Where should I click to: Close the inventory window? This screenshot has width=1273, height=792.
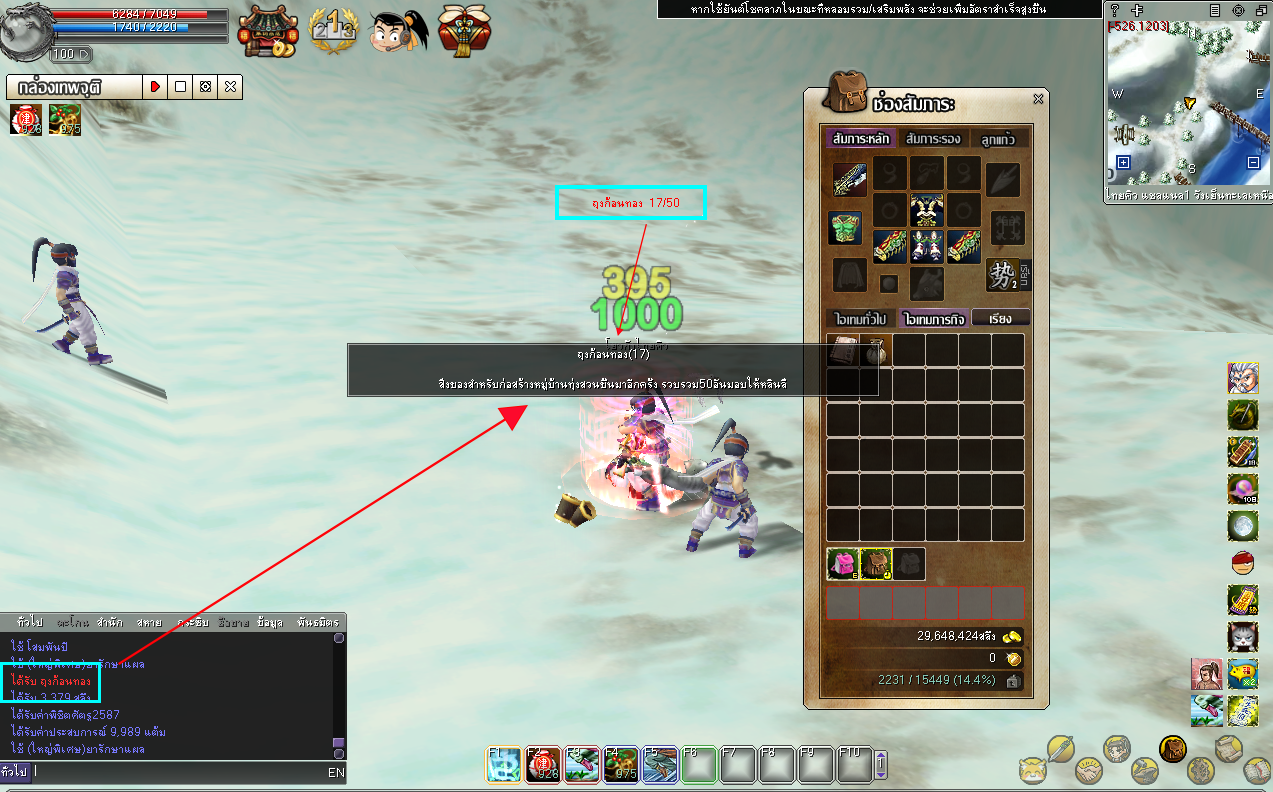1038,99
